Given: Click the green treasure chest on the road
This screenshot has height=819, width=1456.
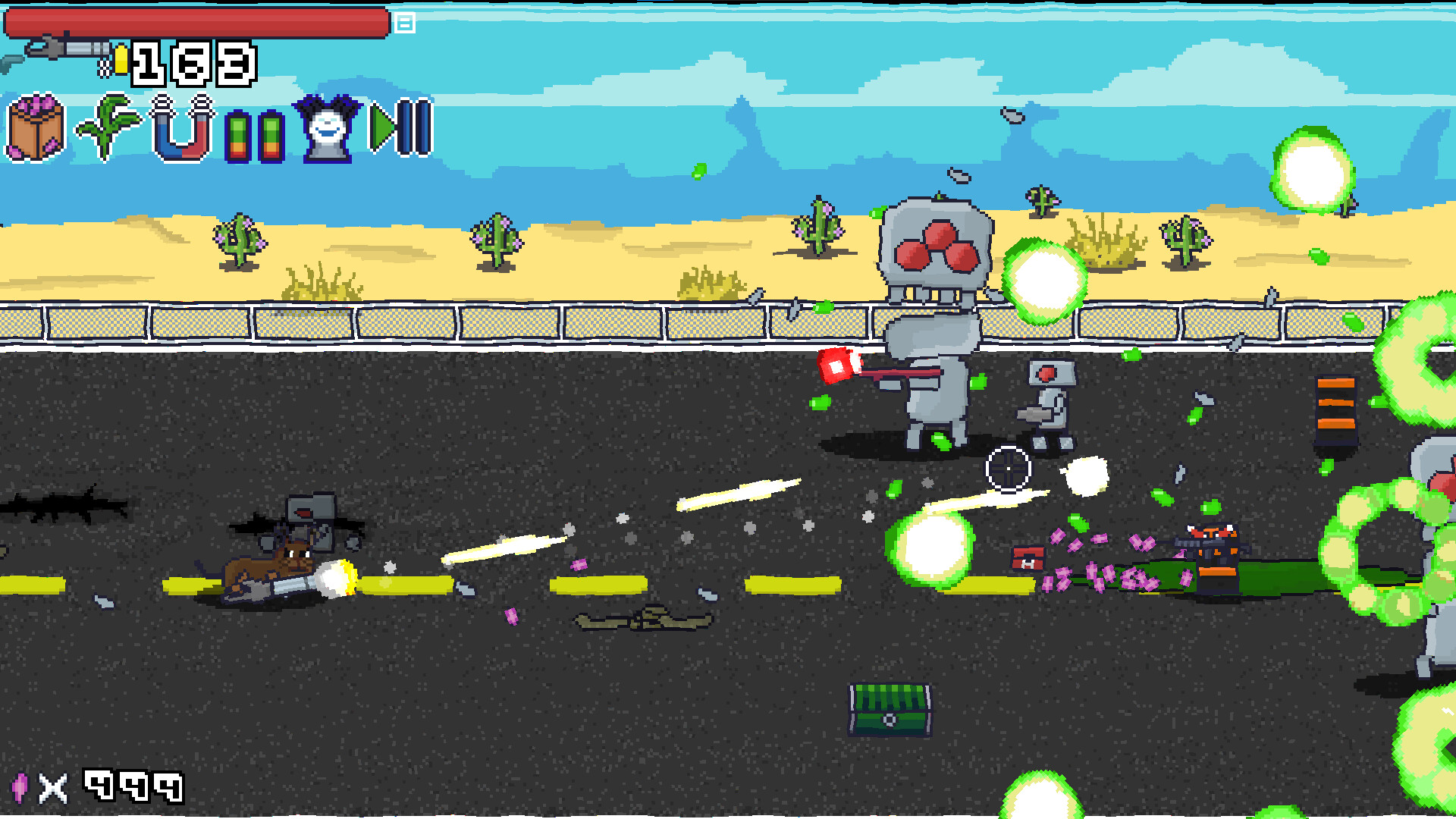Looking at the screenshot, I should [x=889, y=709].
